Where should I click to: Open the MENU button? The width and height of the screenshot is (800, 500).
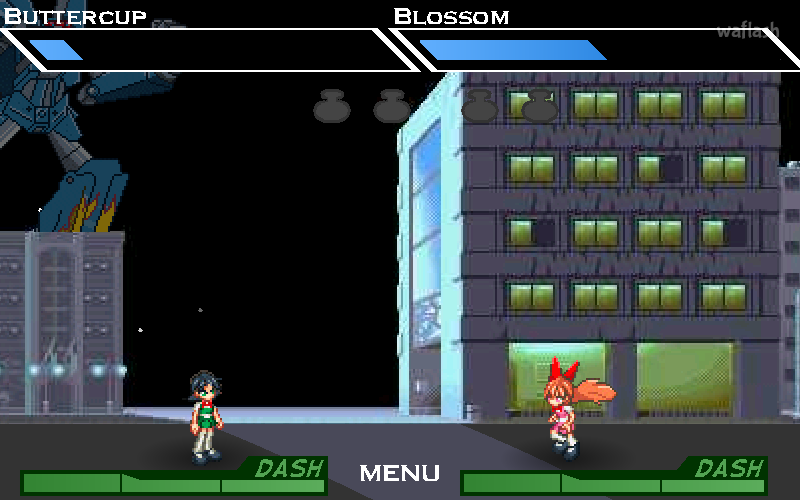[x=399, y=473]
